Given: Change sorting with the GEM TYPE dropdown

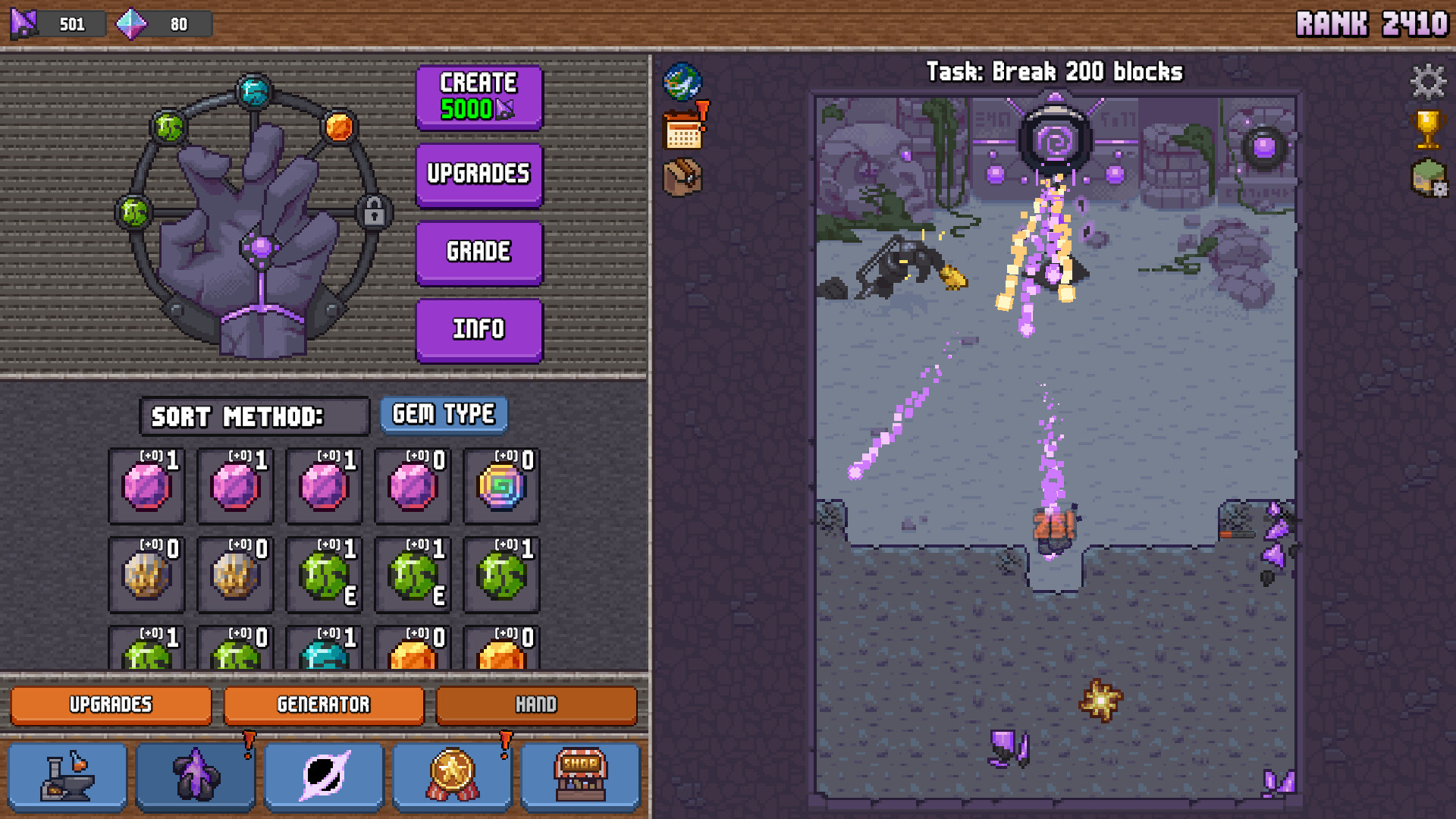Looking at the screenshot, I should click(444, 414).
